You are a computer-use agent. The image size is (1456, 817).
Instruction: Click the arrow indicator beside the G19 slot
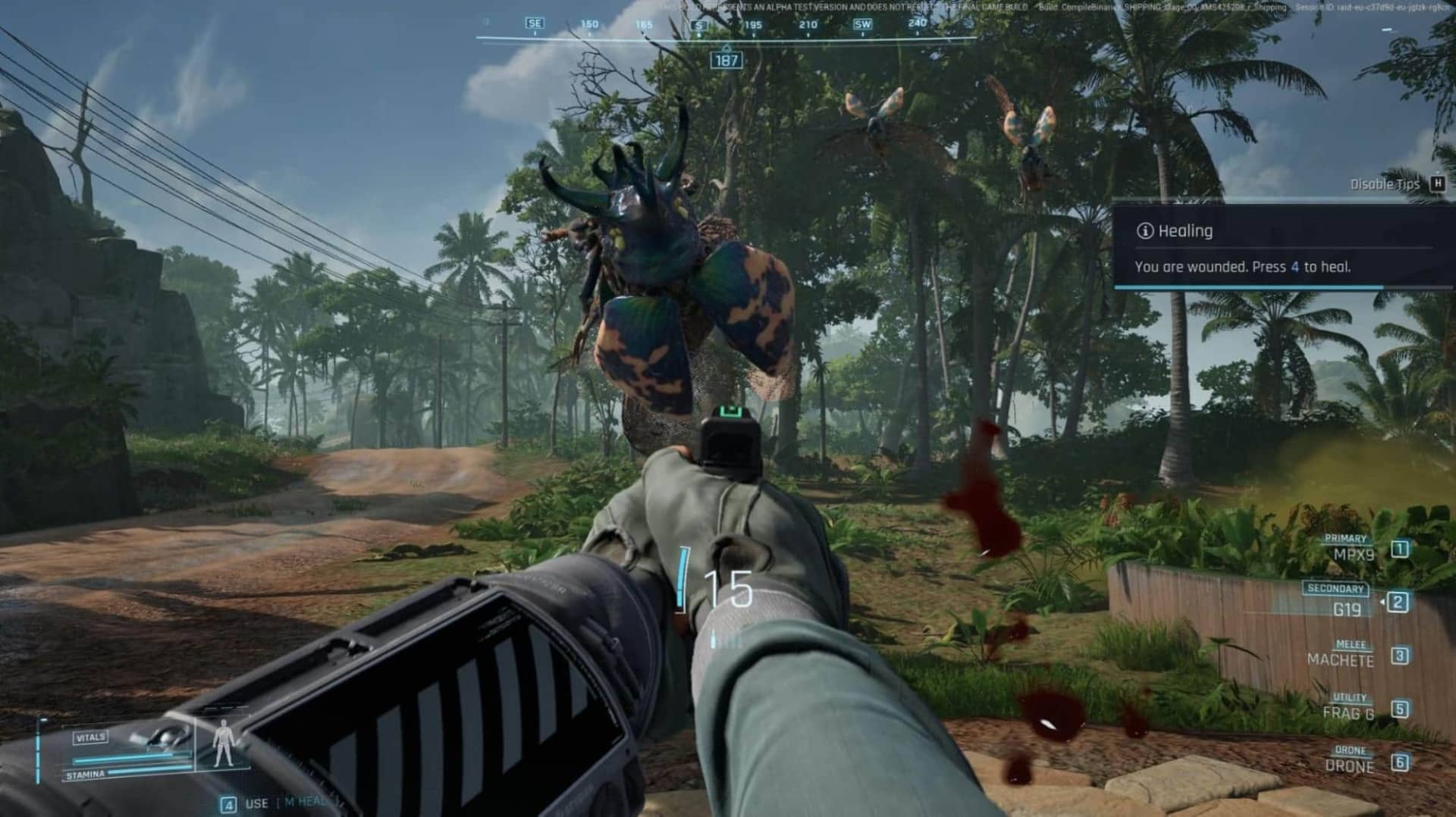tap(1382, 602)
